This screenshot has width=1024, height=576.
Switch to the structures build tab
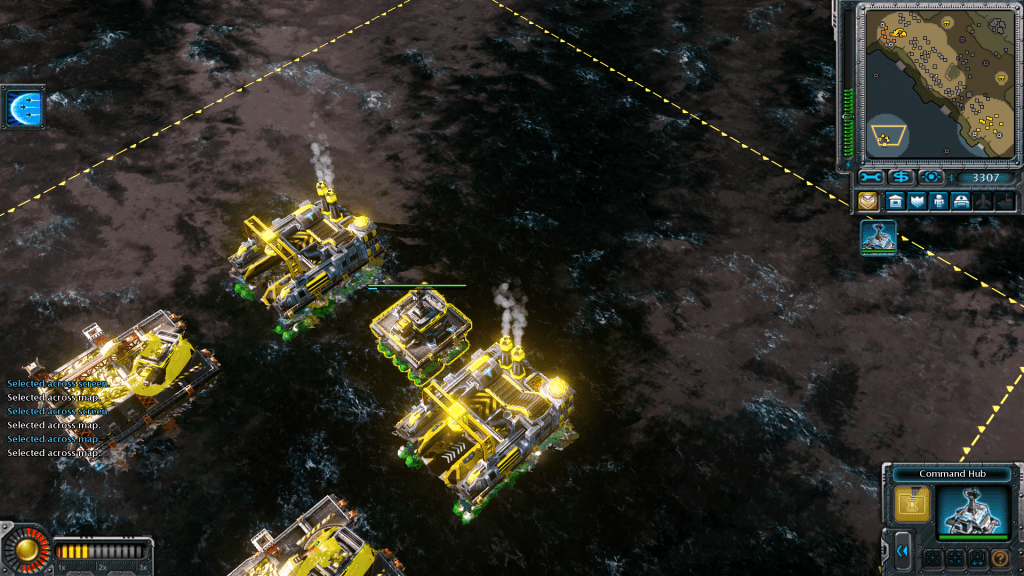point(895,201)
